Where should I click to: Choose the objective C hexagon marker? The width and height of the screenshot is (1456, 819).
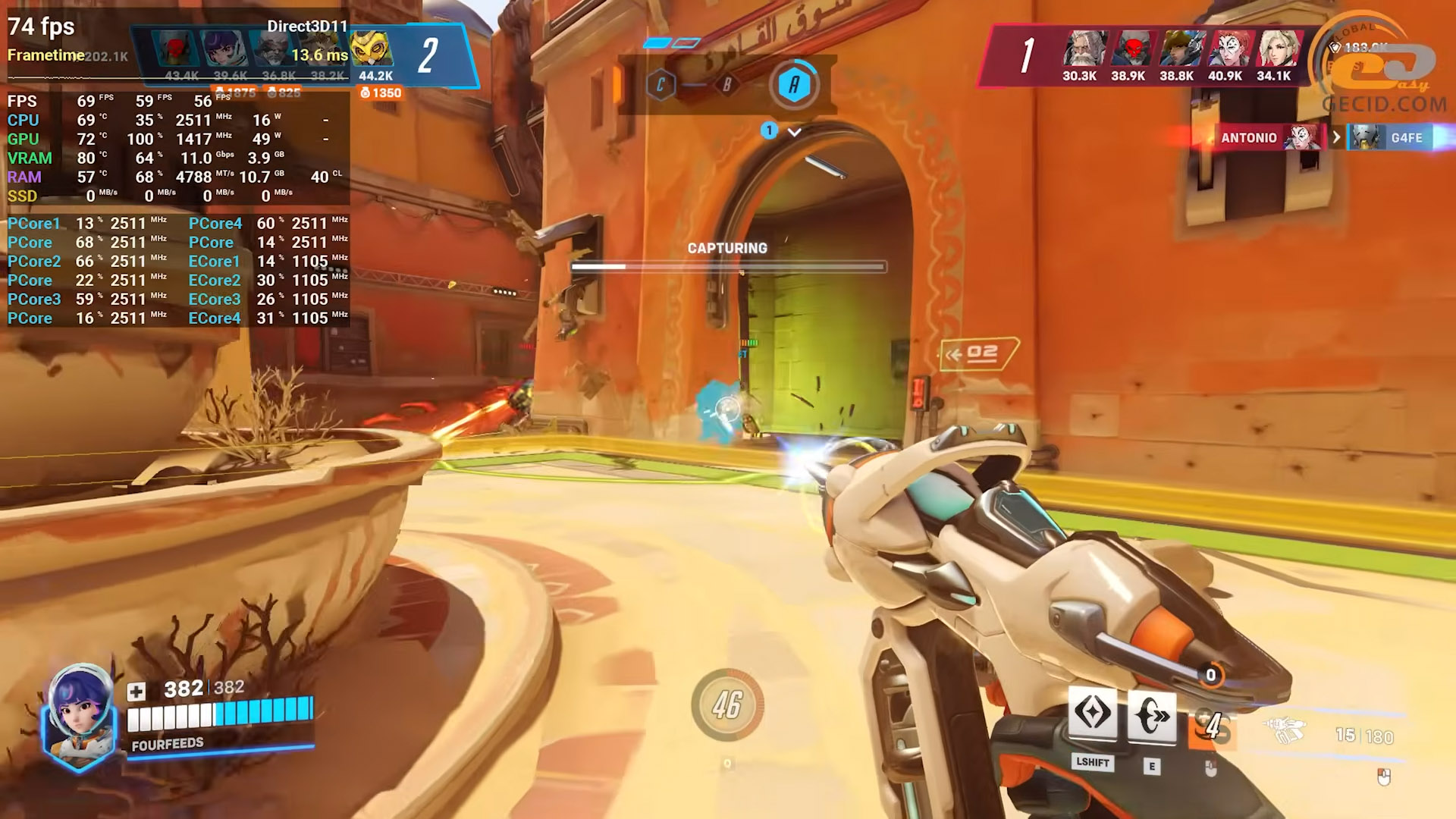click(x=661, y=85)
